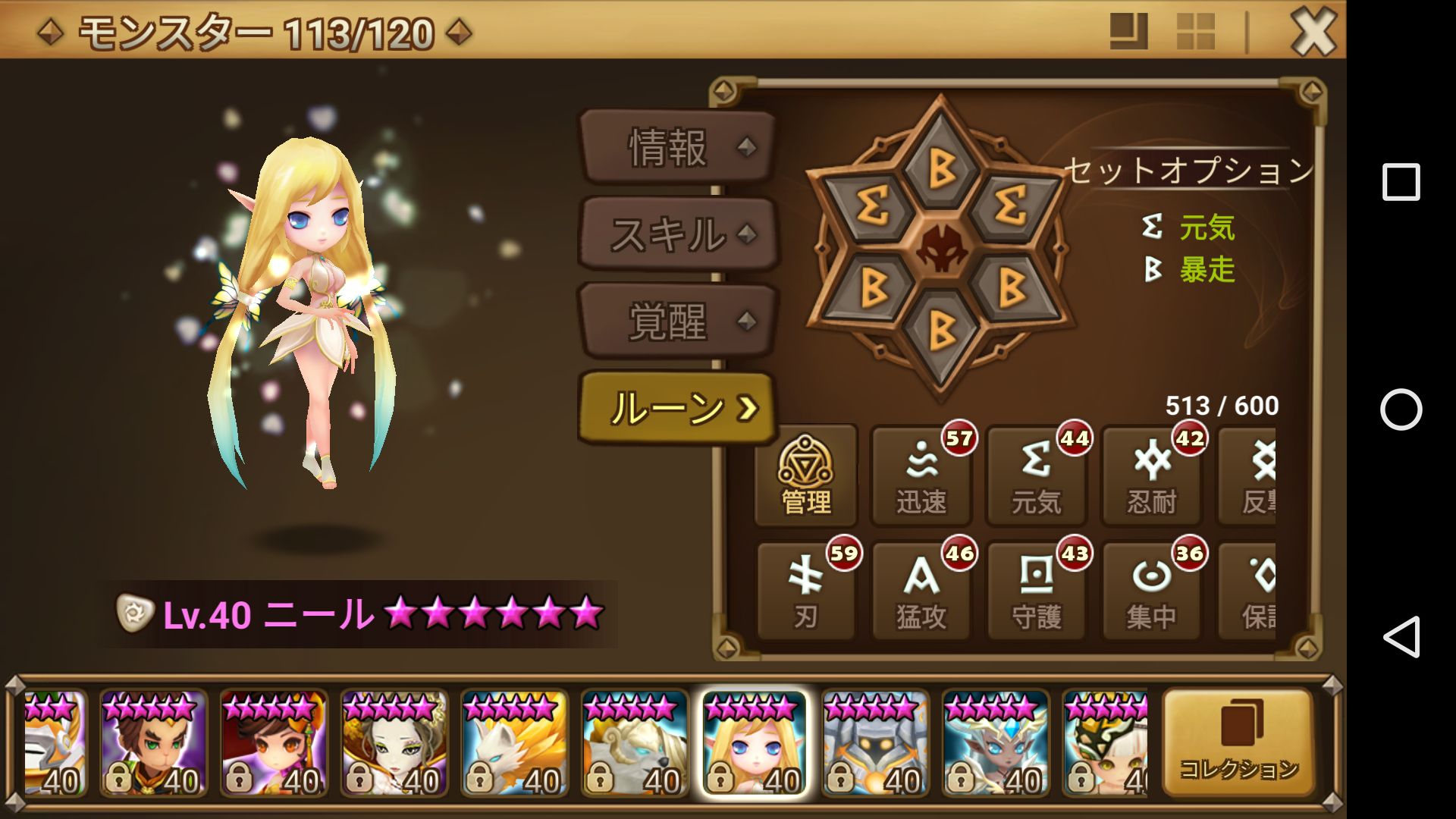Select the 集中 rune icon
Image resolution: width=1456 pixels, height=819 pixels.
tap(1152, 591)
